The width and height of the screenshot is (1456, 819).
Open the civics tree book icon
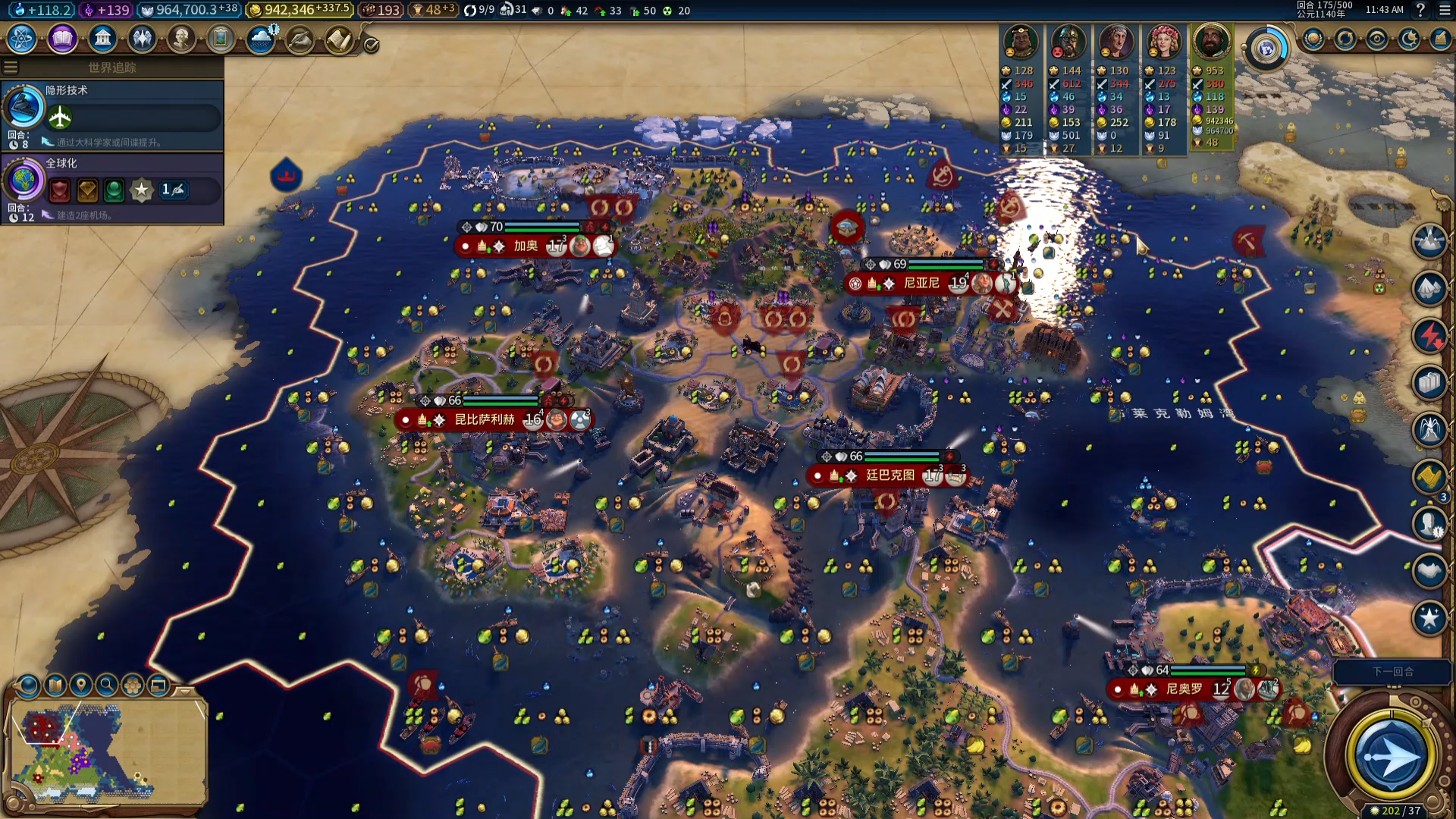point(62,39)
